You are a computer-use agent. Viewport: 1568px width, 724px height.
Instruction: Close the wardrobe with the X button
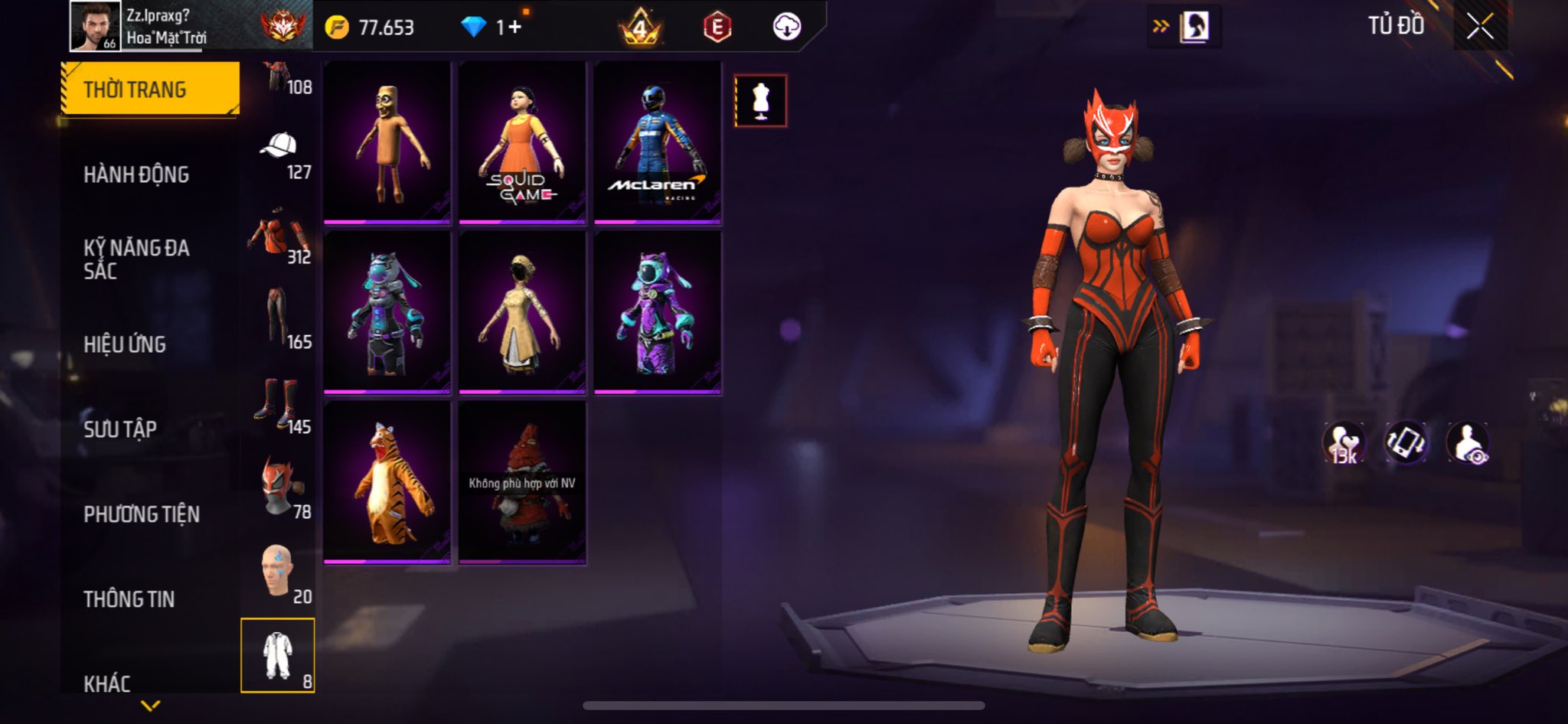(x=1480, y=27)
